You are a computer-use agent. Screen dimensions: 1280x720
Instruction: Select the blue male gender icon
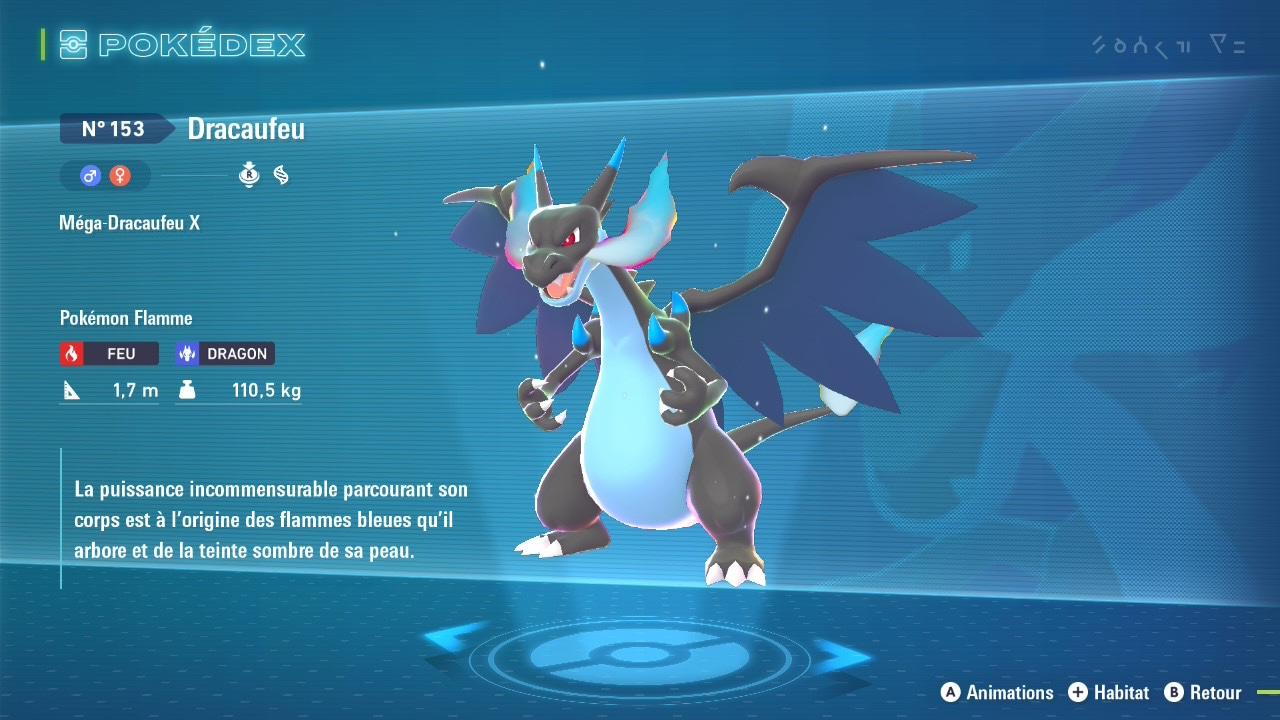(x=91, y=176)
